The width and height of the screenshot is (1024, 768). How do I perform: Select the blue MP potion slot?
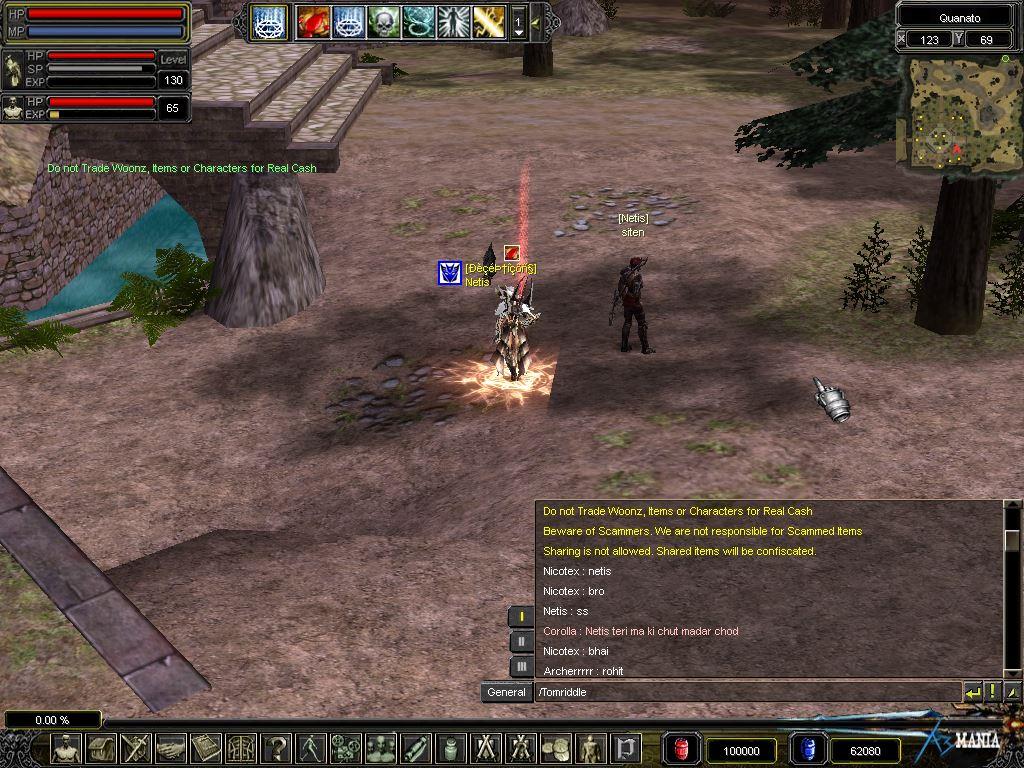(x=807, y=749)
